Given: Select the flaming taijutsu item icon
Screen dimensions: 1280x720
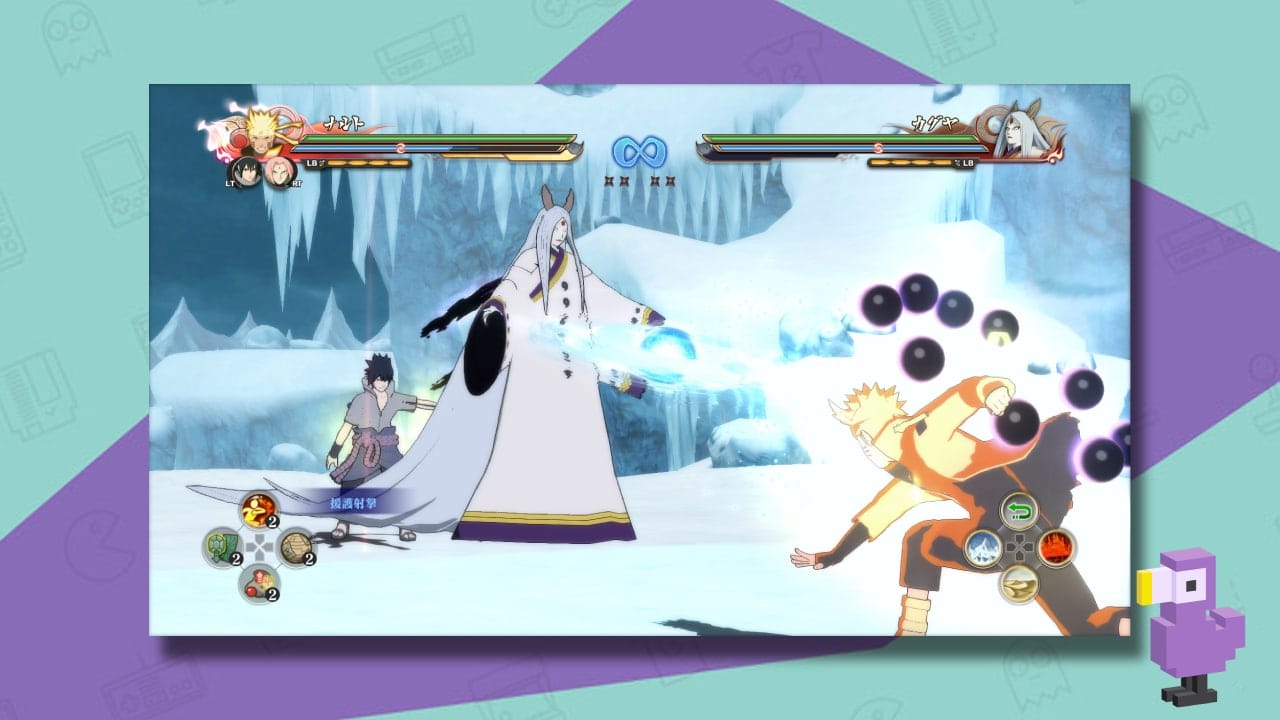Looking at the screenshot, I should pos(258,510).
